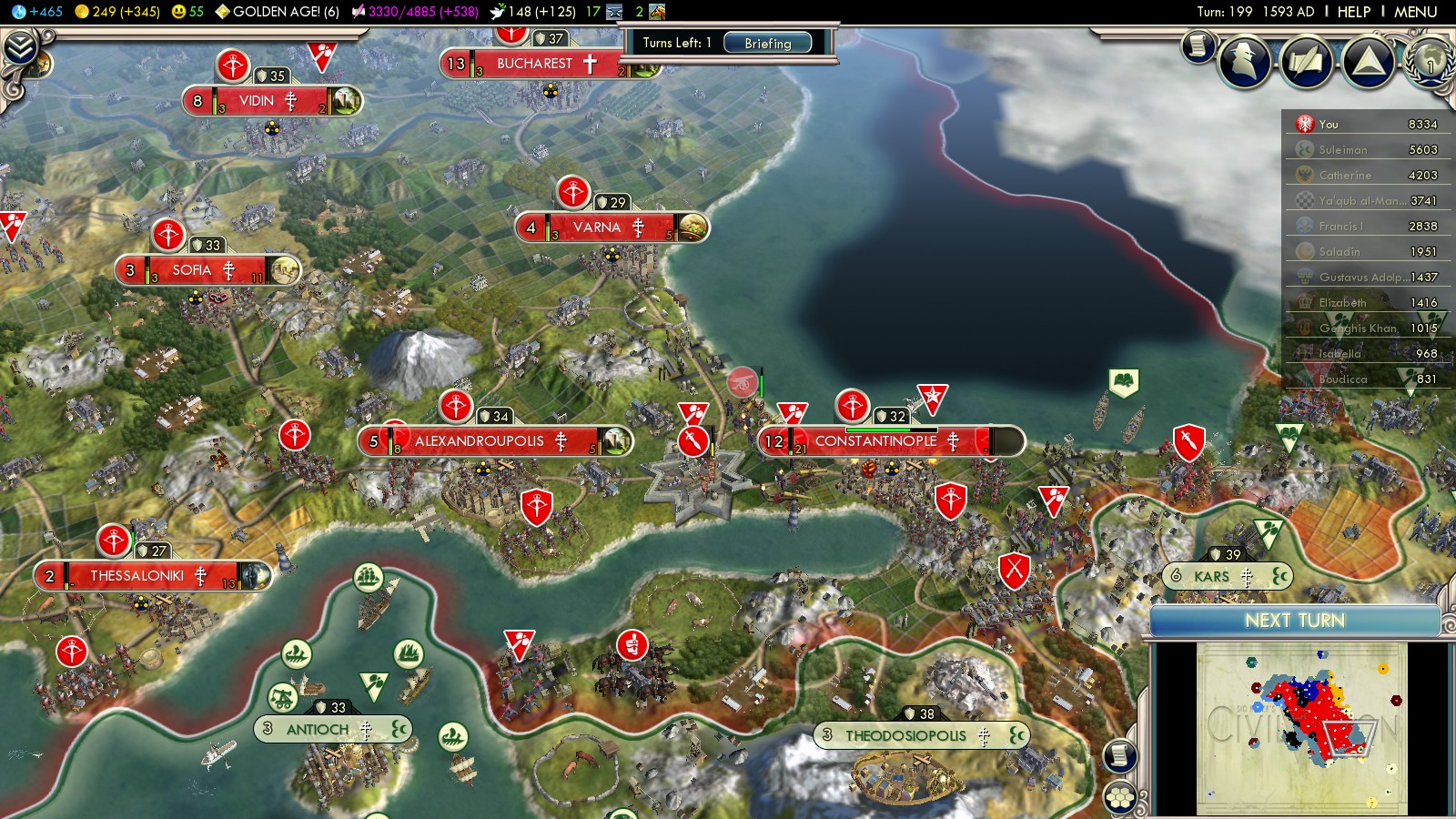1456x819 pixels.
Task: Open the social policies triangle icon
Action: point(1368,61)
